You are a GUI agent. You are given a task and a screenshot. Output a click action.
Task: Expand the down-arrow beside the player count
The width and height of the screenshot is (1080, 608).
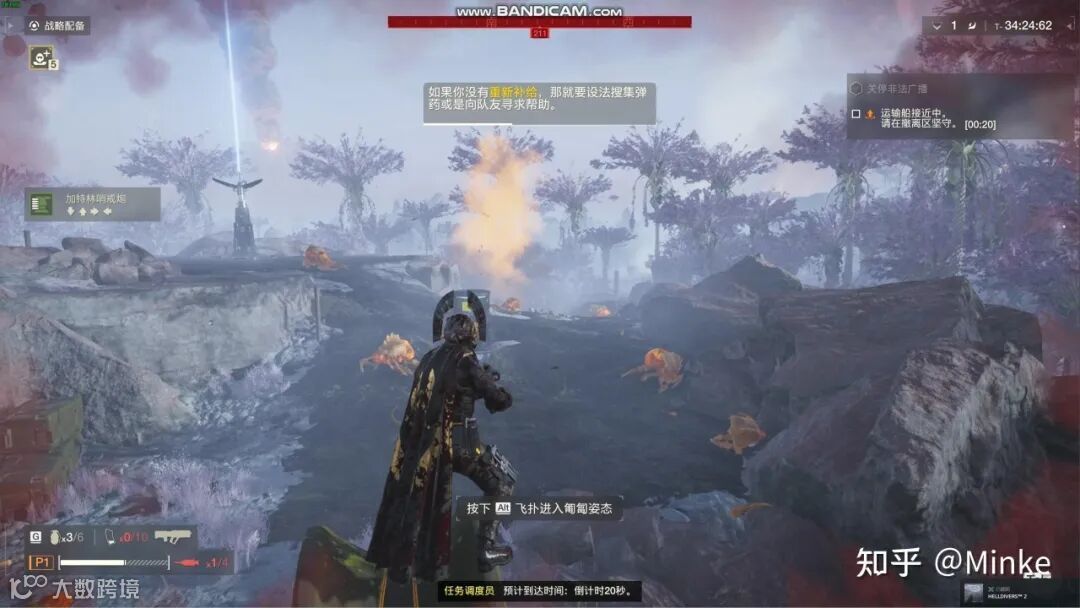pos(937,25)
